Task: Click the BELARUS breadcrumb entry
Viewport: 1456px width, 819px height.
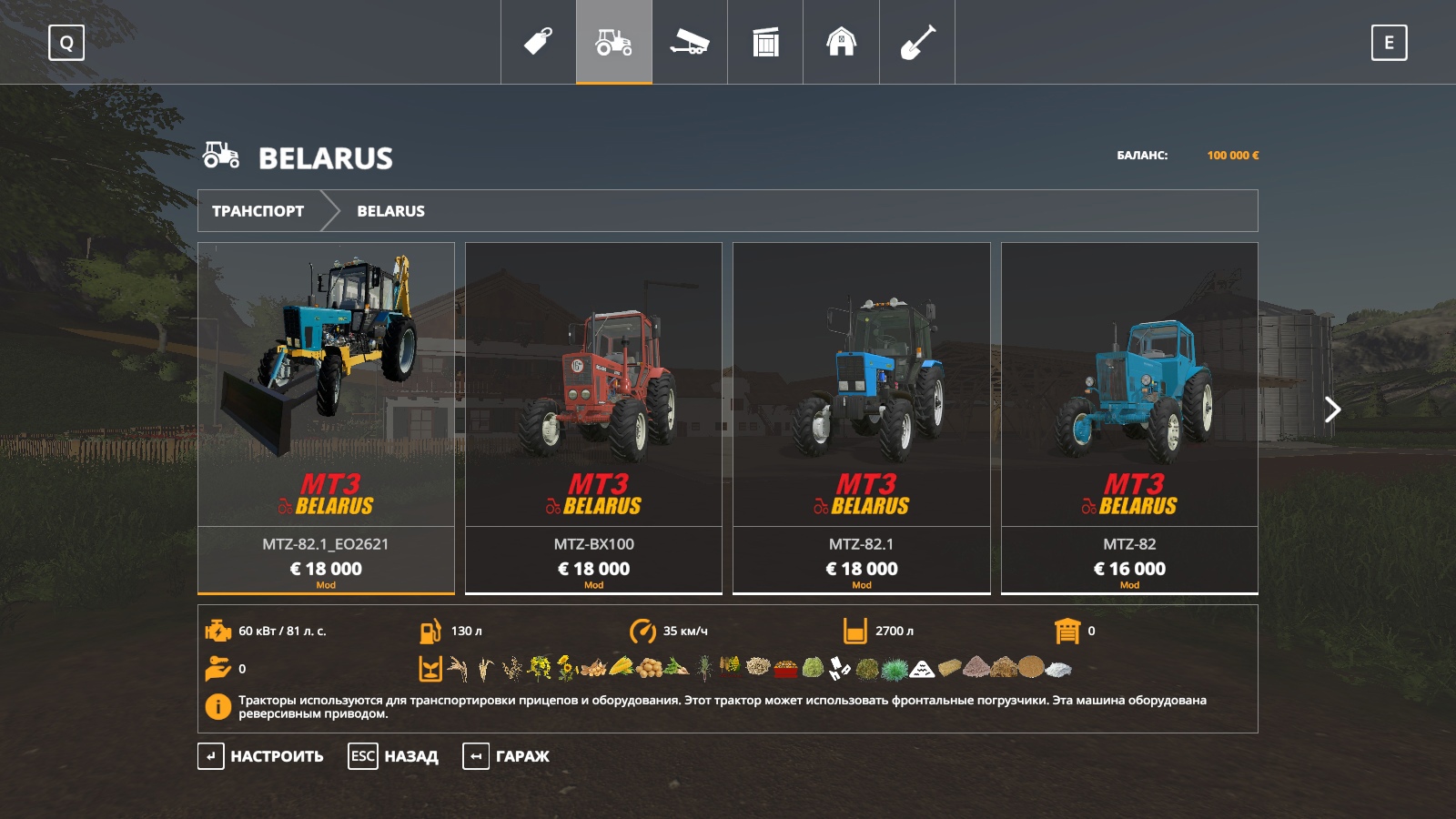Action: 390,211
